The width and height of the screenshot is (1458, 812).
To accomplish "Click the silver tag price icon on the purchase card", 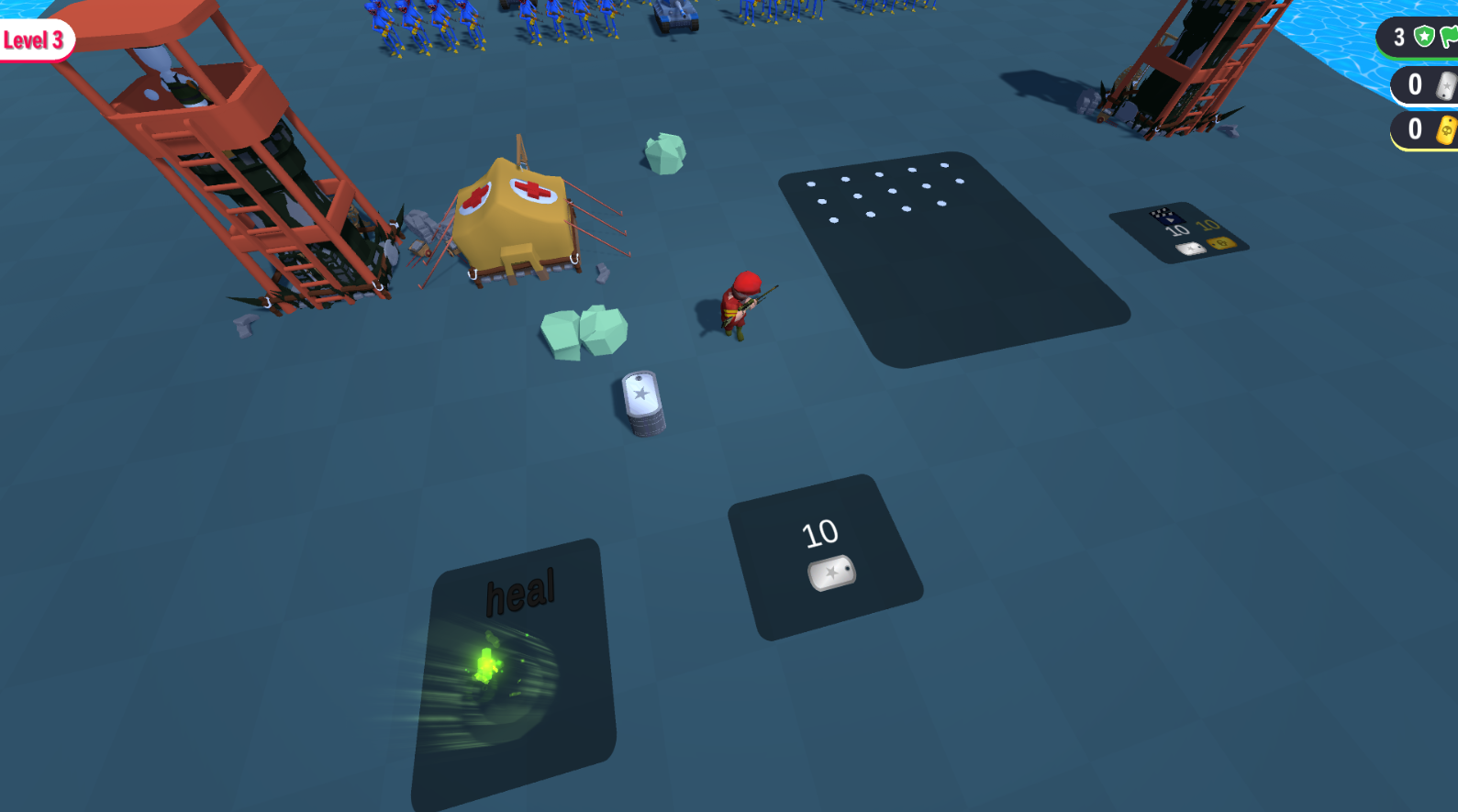I will [1191, 250].
